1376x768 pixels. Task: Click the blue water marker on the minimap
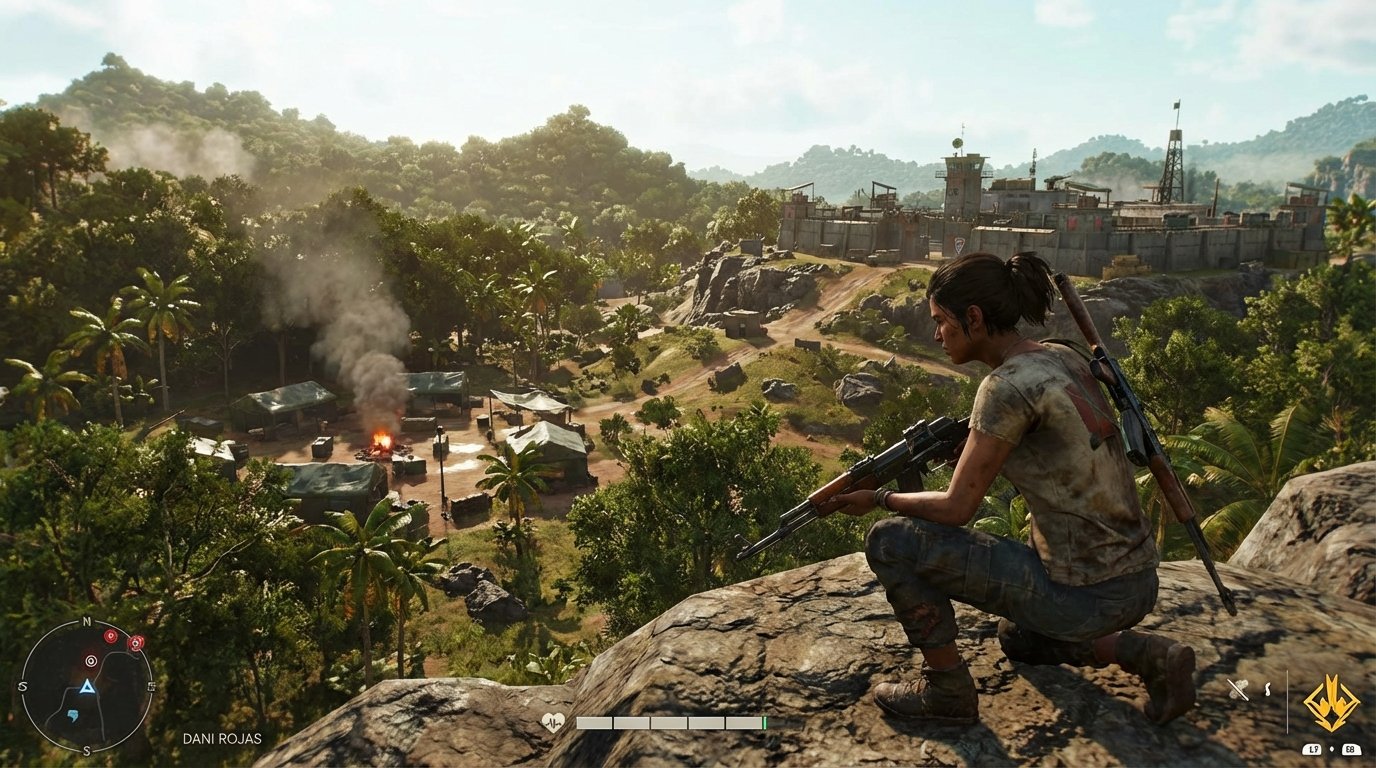(73, 716)
